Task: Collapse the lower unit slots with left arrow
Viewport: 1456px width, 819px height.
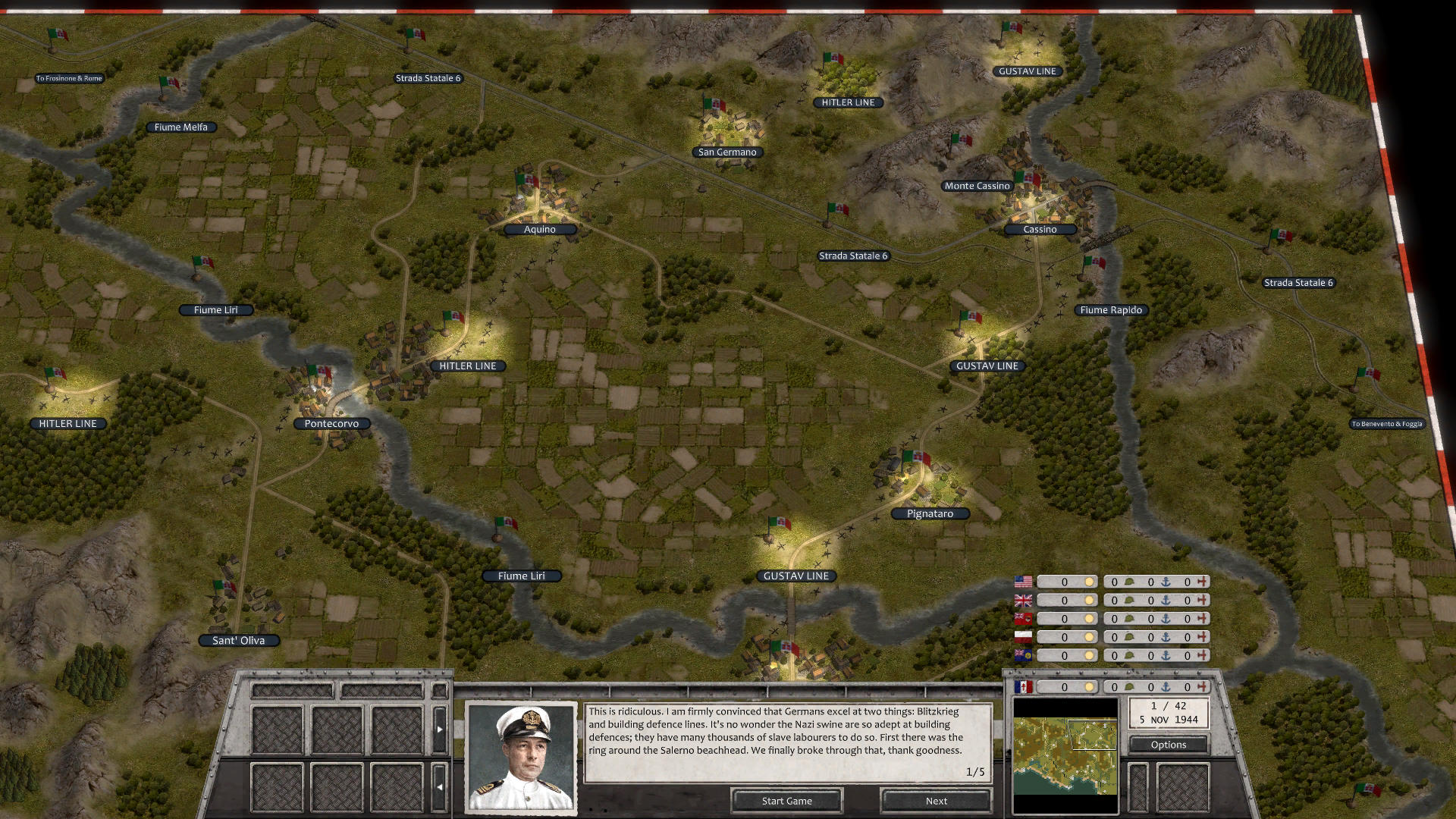Action: click(x=440, y=786)
